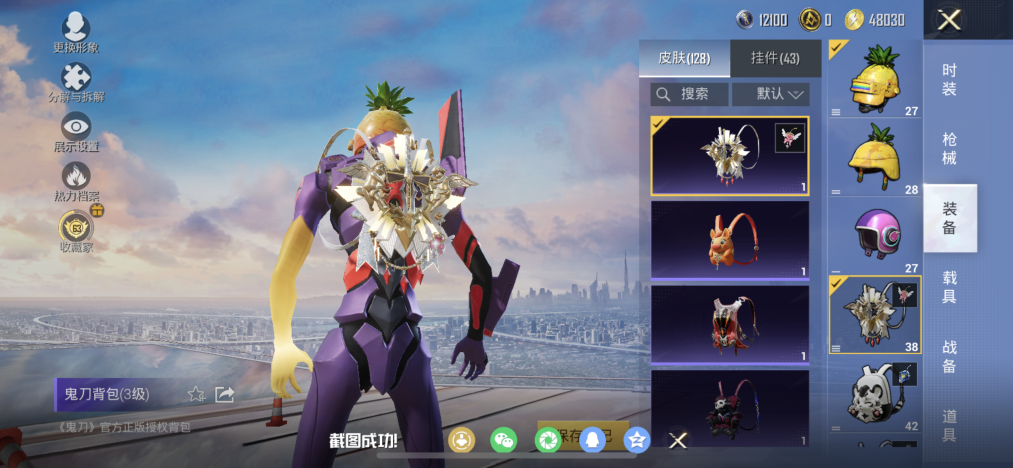
Task: Open the 默认 sort dropdown
Action: coord(770,94)
